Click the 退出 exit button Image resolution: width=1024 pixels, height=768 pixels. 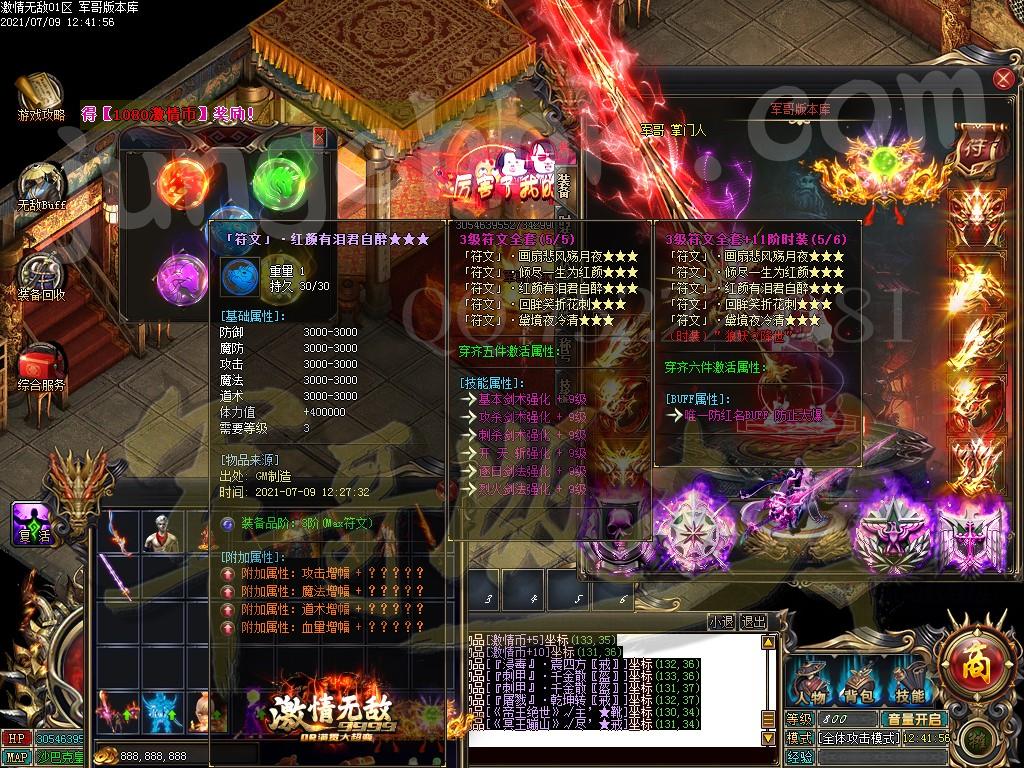[753, 621]
